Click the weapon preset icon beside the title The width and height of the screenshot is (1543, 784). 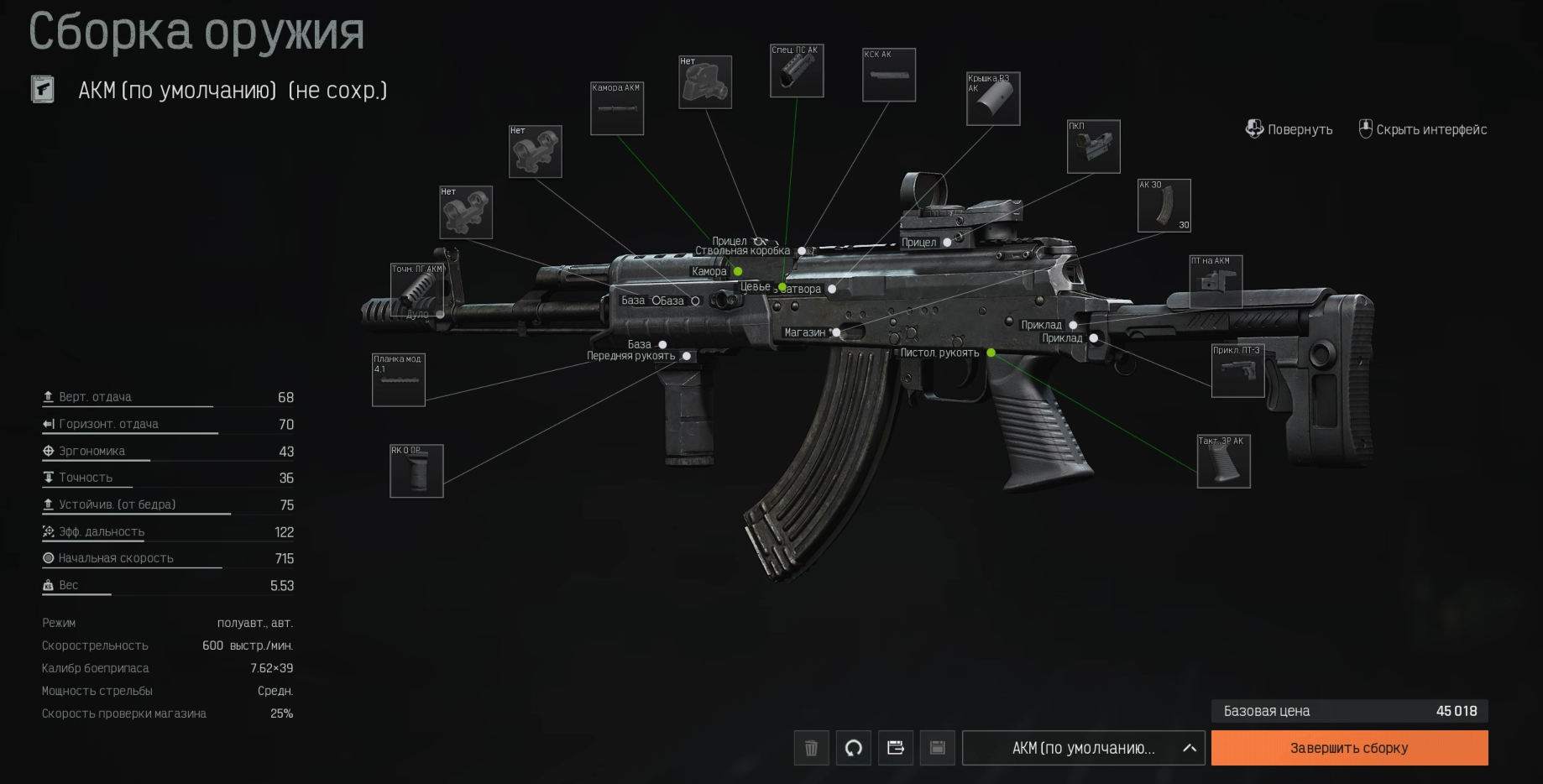43,90
